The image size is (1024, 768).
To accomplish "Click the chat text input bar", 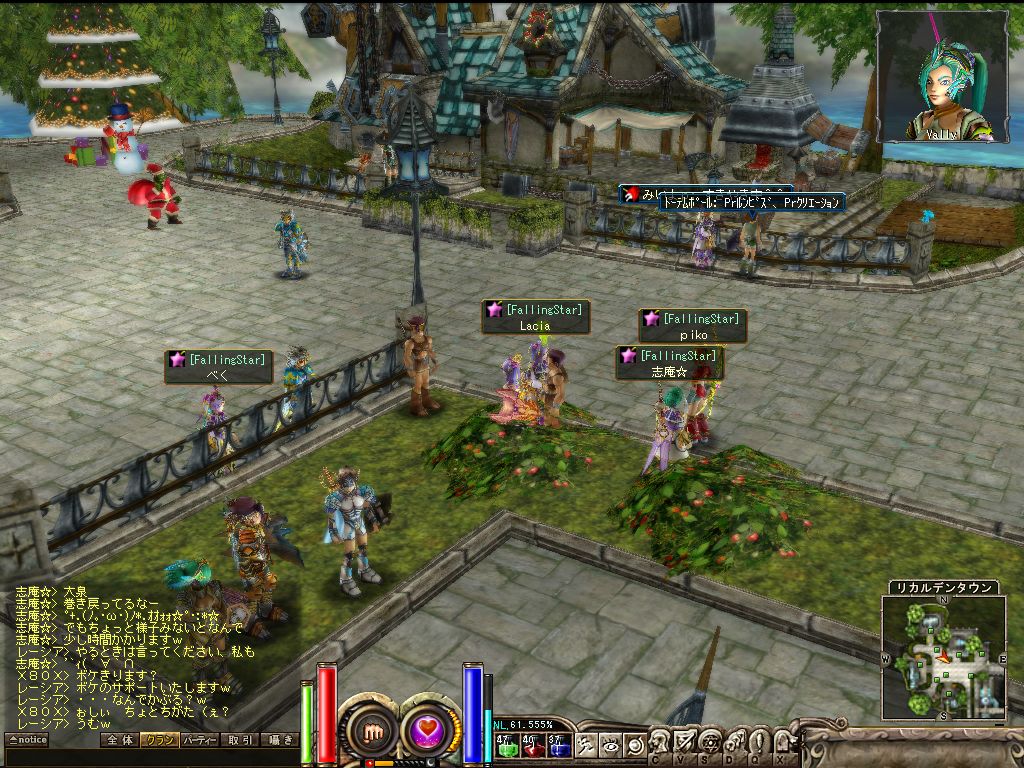I will (x=150, y=757).
